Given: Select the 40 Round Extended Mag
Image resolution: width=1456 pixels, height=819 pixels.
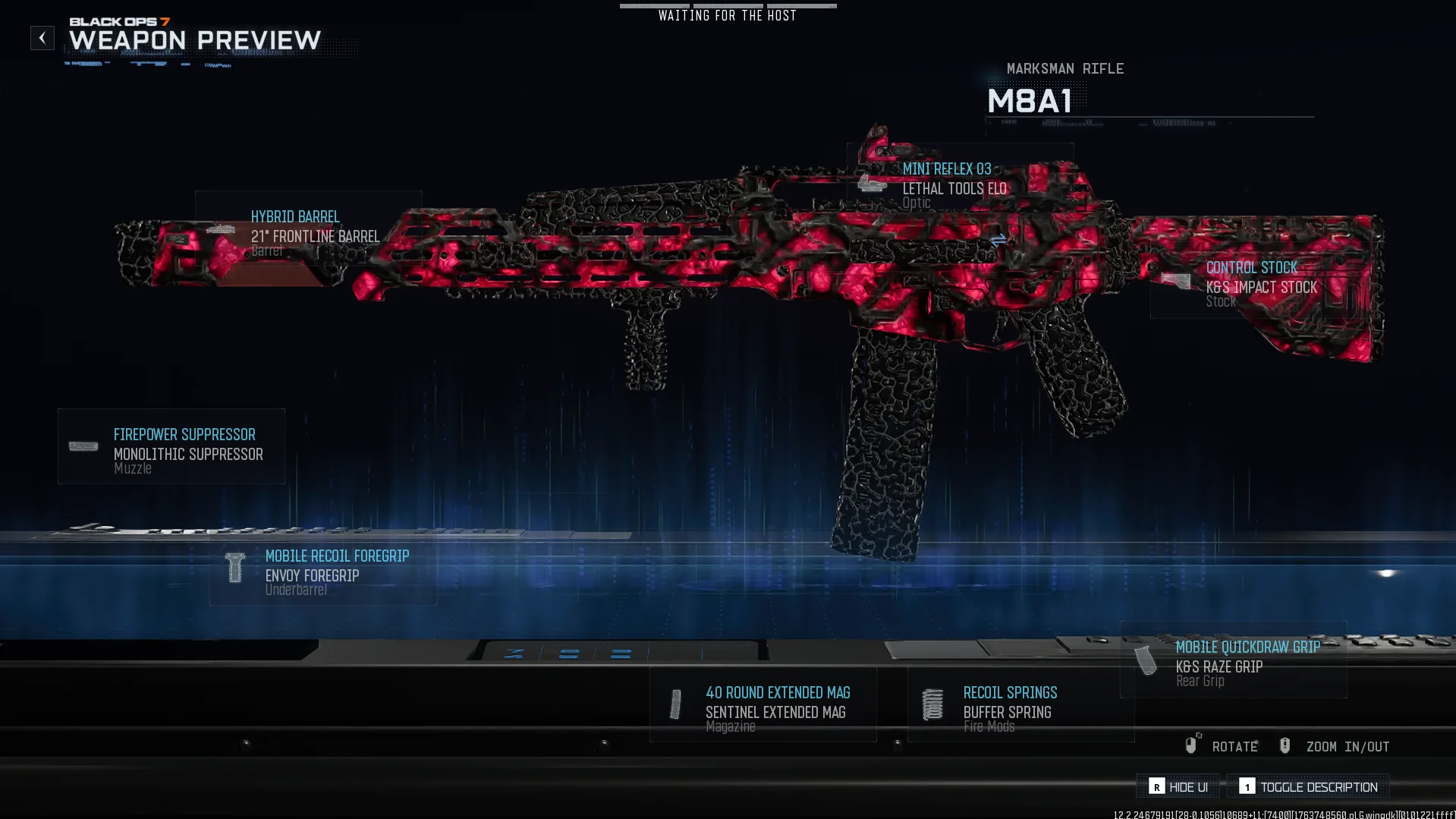Looking at the screenshot, I should click(x=763, y=705).
